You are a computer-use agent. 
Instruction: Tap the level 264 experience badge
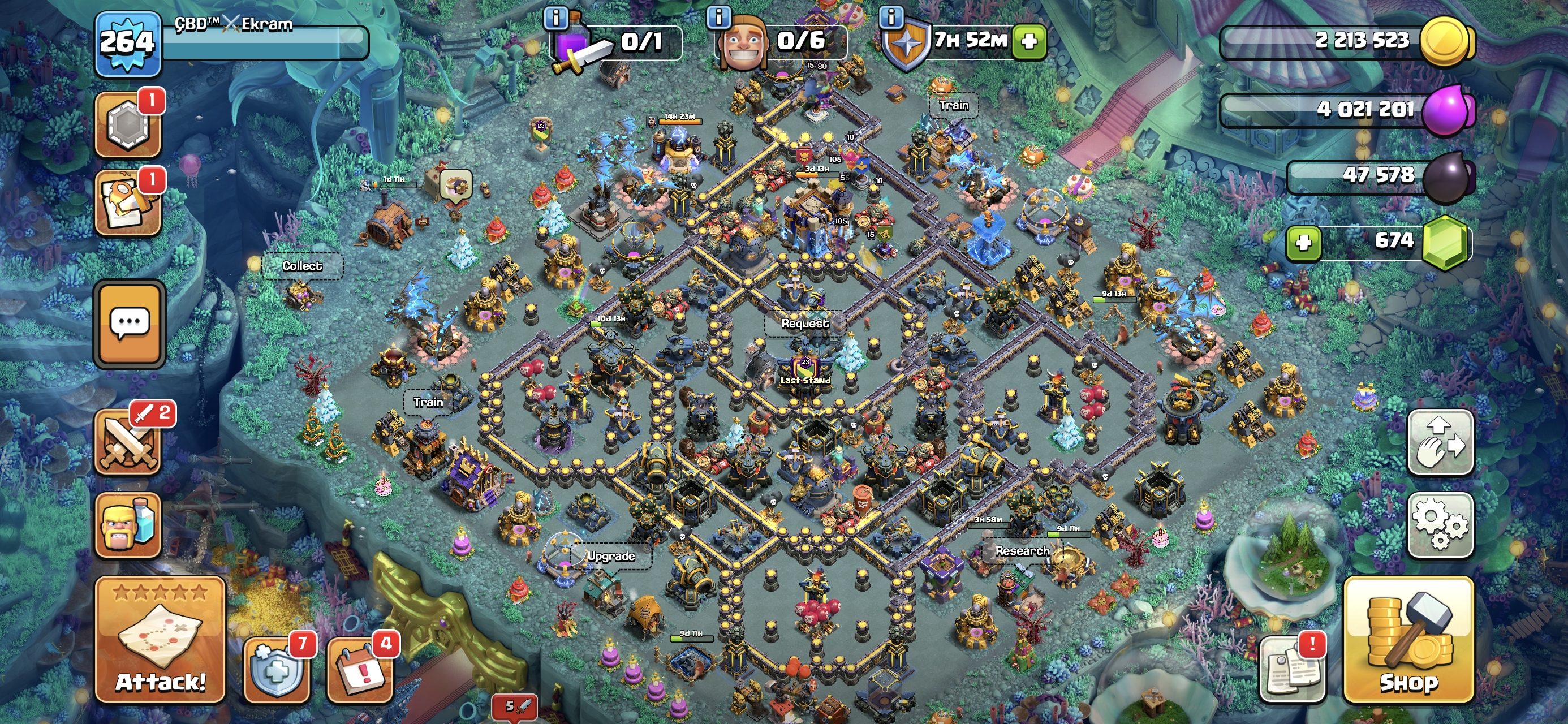coord(127,43)
